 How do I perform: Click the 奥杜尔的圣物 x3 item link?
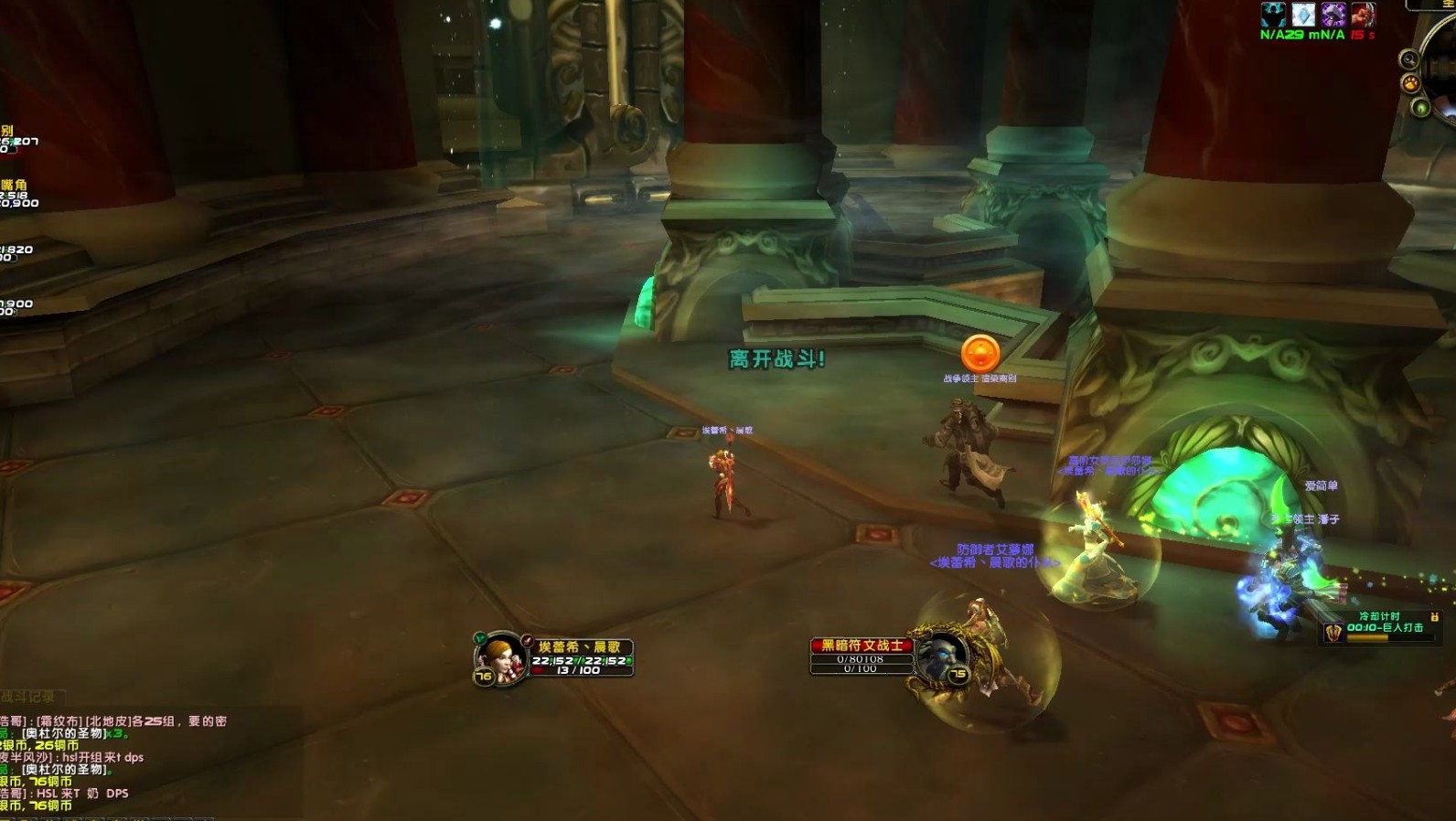[x=62, y=733]
